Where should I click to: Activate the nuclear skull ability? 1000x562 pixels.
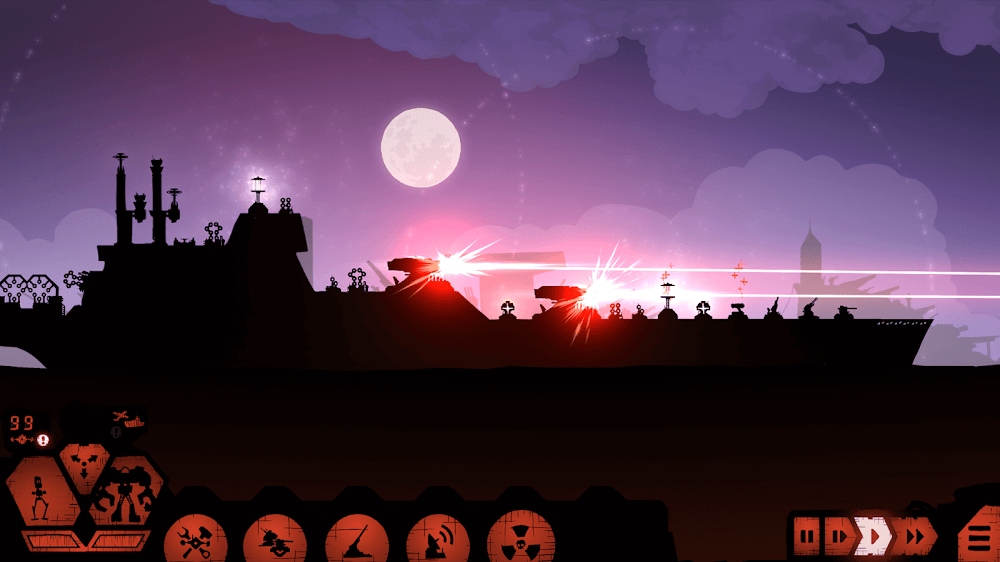[x=520, y=539]
